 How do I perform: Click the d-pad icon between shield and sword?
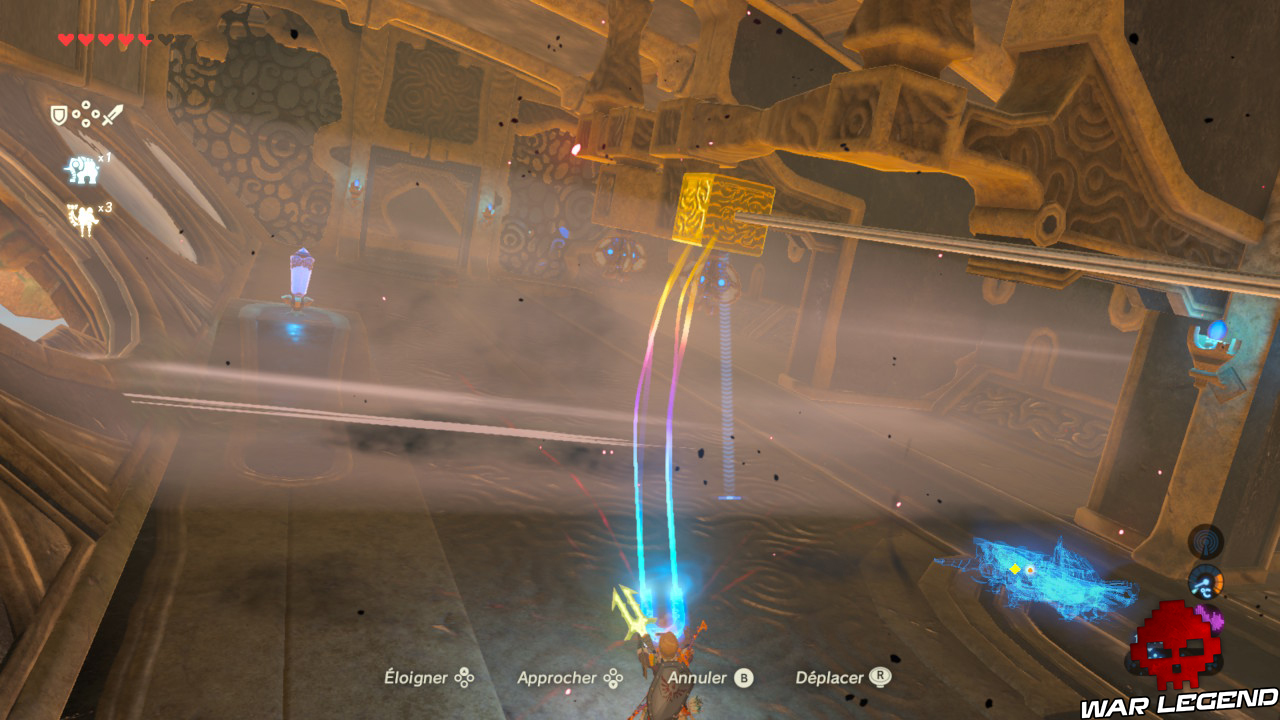pos(85,113)
